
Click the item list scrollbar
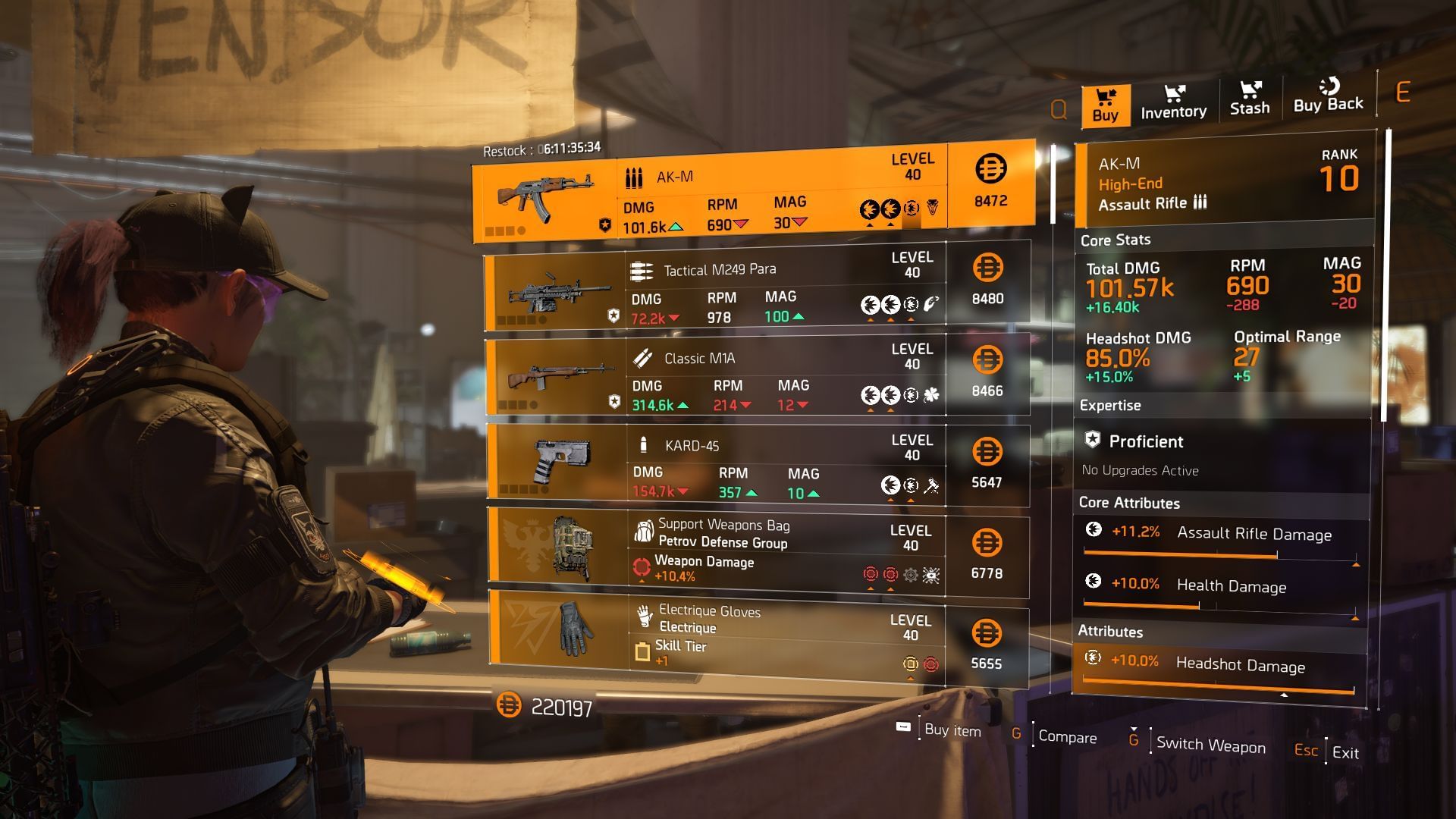(x=1053, y=184)
